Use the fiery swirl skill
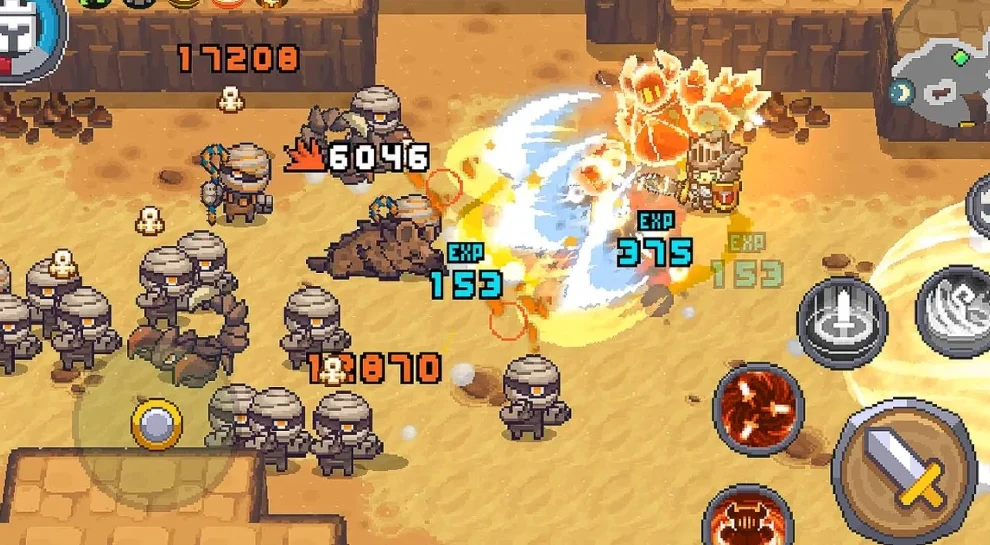This screenshot has width=990, height=545. 759,407
